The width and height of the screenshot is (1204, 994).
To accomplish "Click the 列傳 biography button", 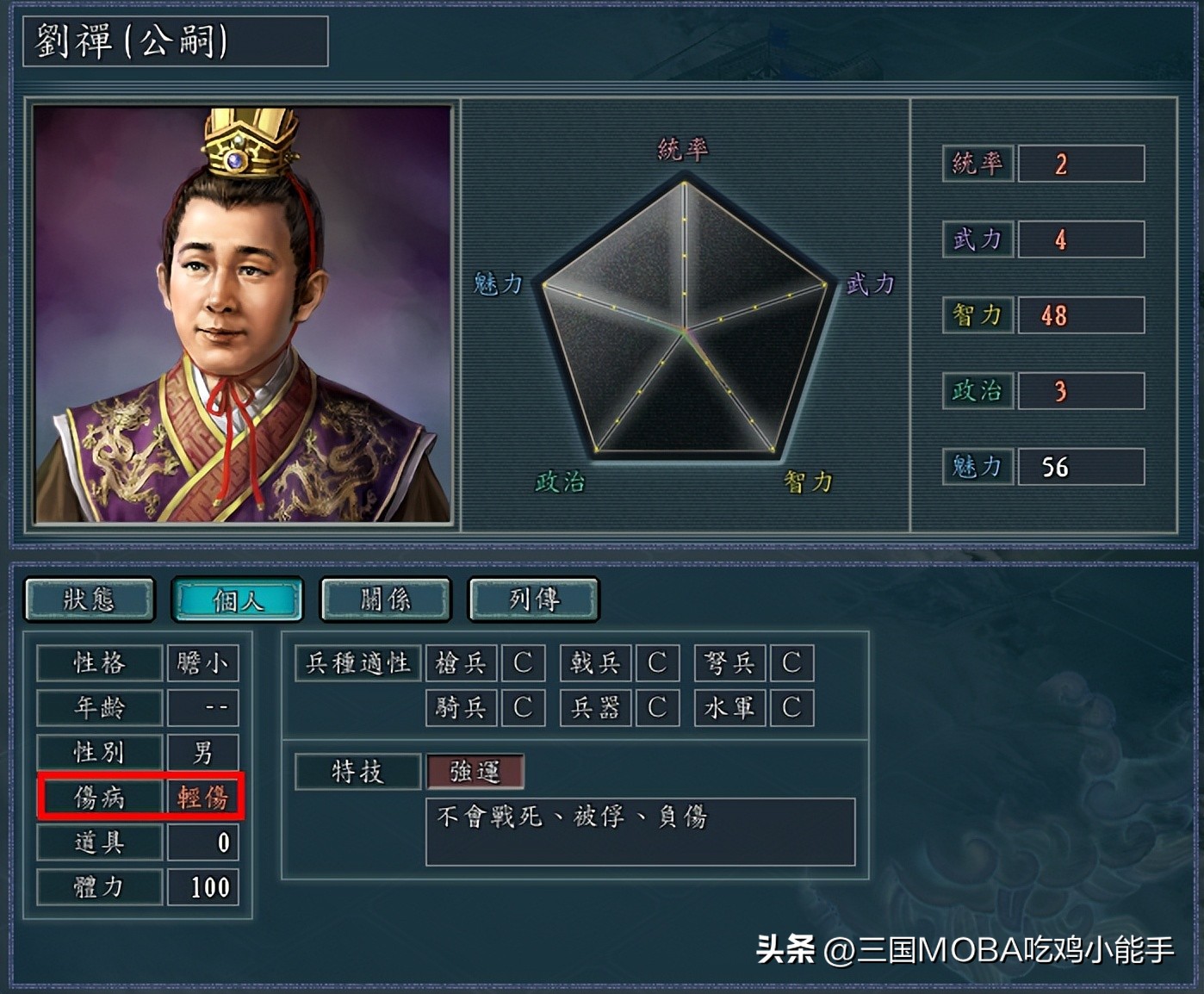I will (532, 599).
